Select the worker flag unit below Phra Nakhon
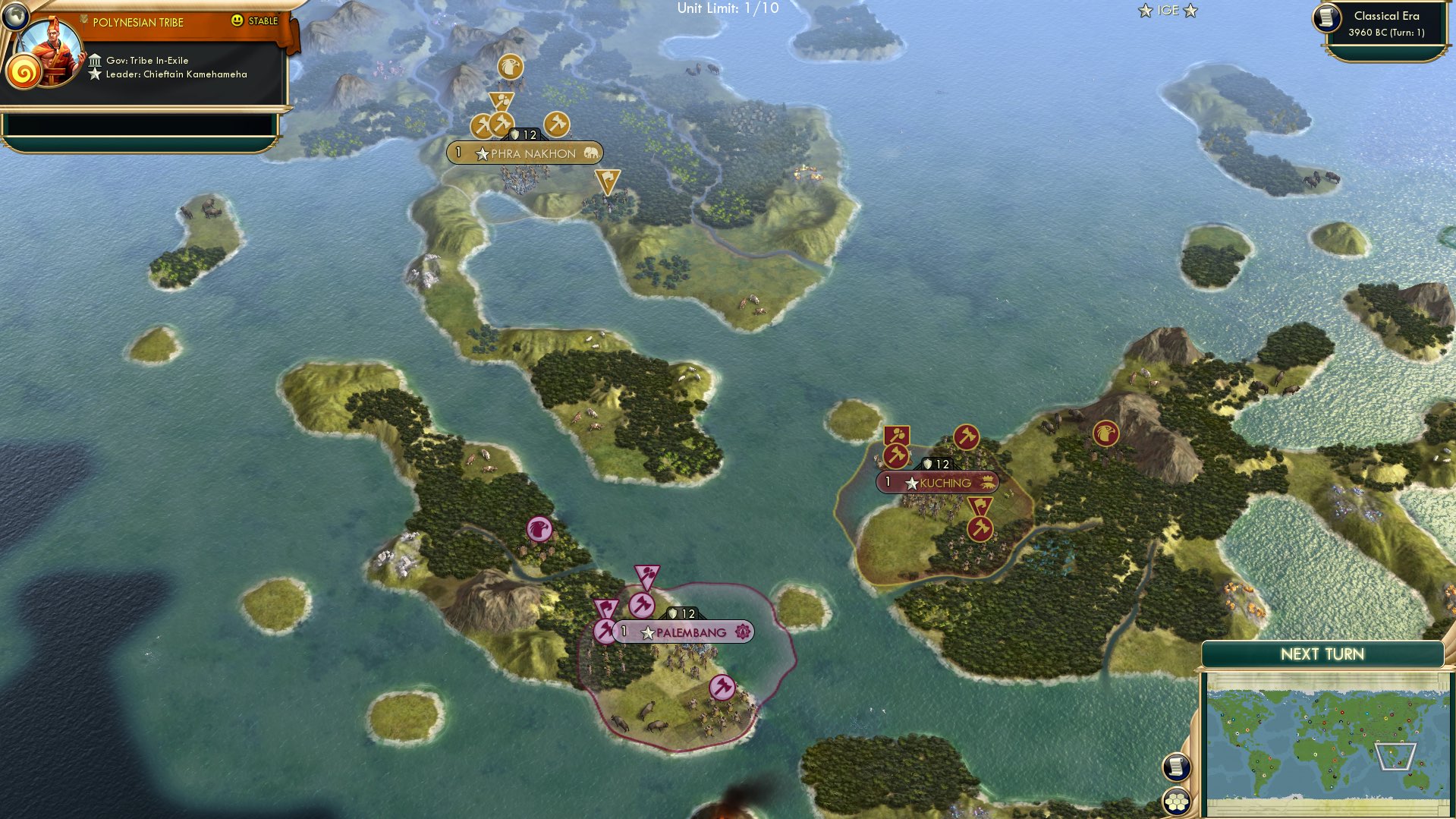The height and width of the screenshot is (819, 1456). tap(608, 181)
